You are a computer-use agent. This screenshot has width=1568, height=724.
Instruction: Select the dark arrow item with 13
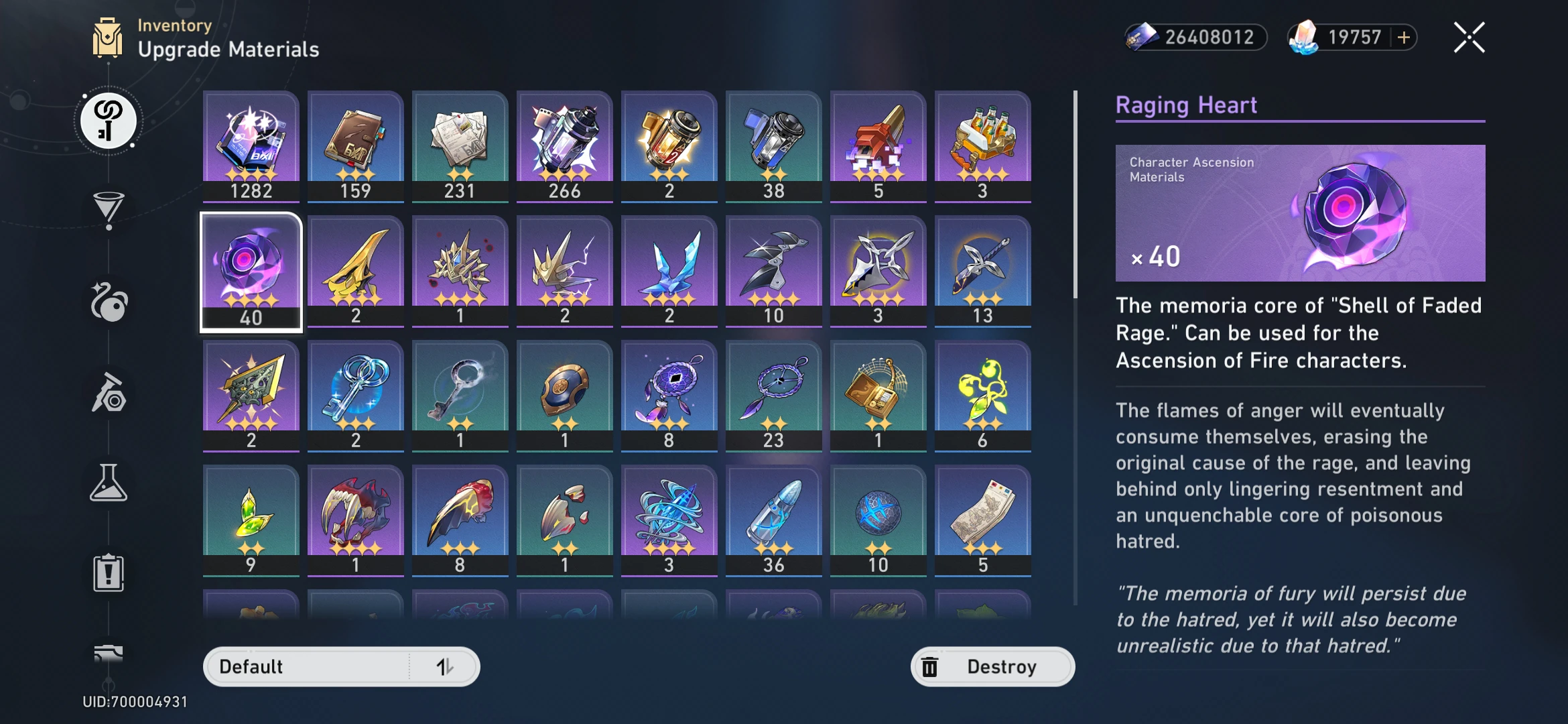click(983, 270)
